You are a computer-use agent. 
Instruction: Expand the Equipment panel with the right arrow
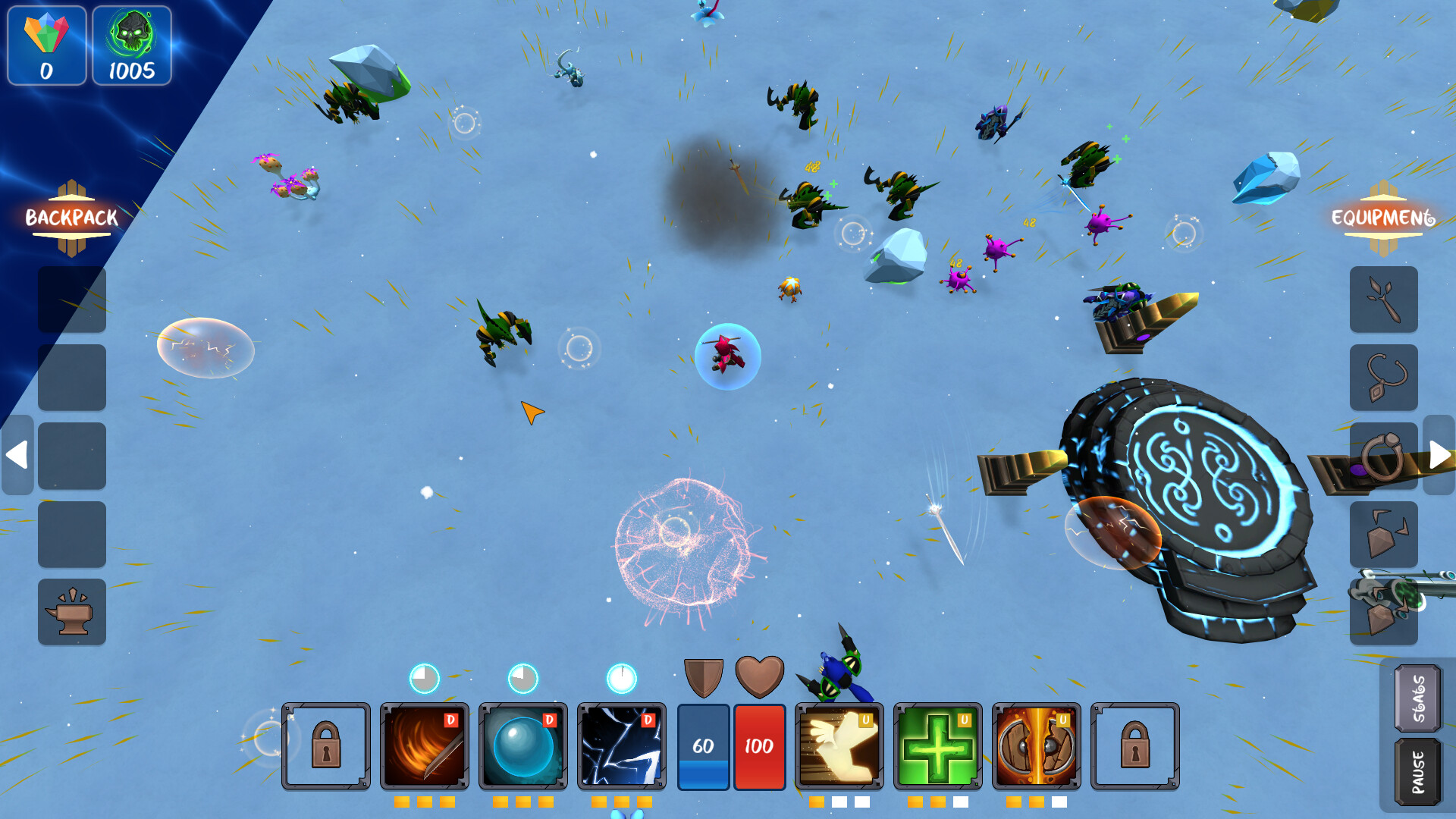coord(1439,455)
